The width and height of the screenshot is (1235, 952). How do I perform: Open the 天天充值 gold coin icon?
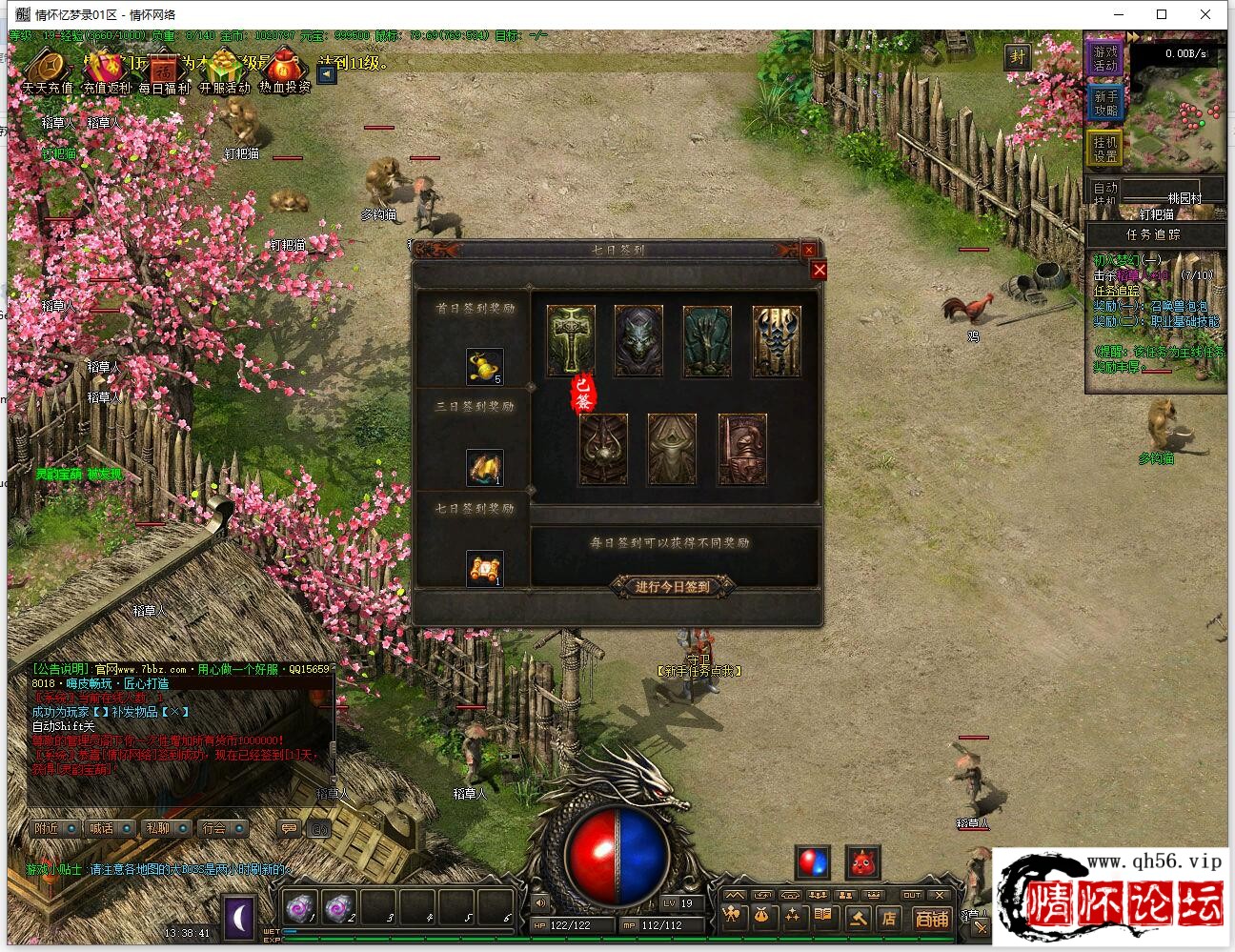pos(47,69)
